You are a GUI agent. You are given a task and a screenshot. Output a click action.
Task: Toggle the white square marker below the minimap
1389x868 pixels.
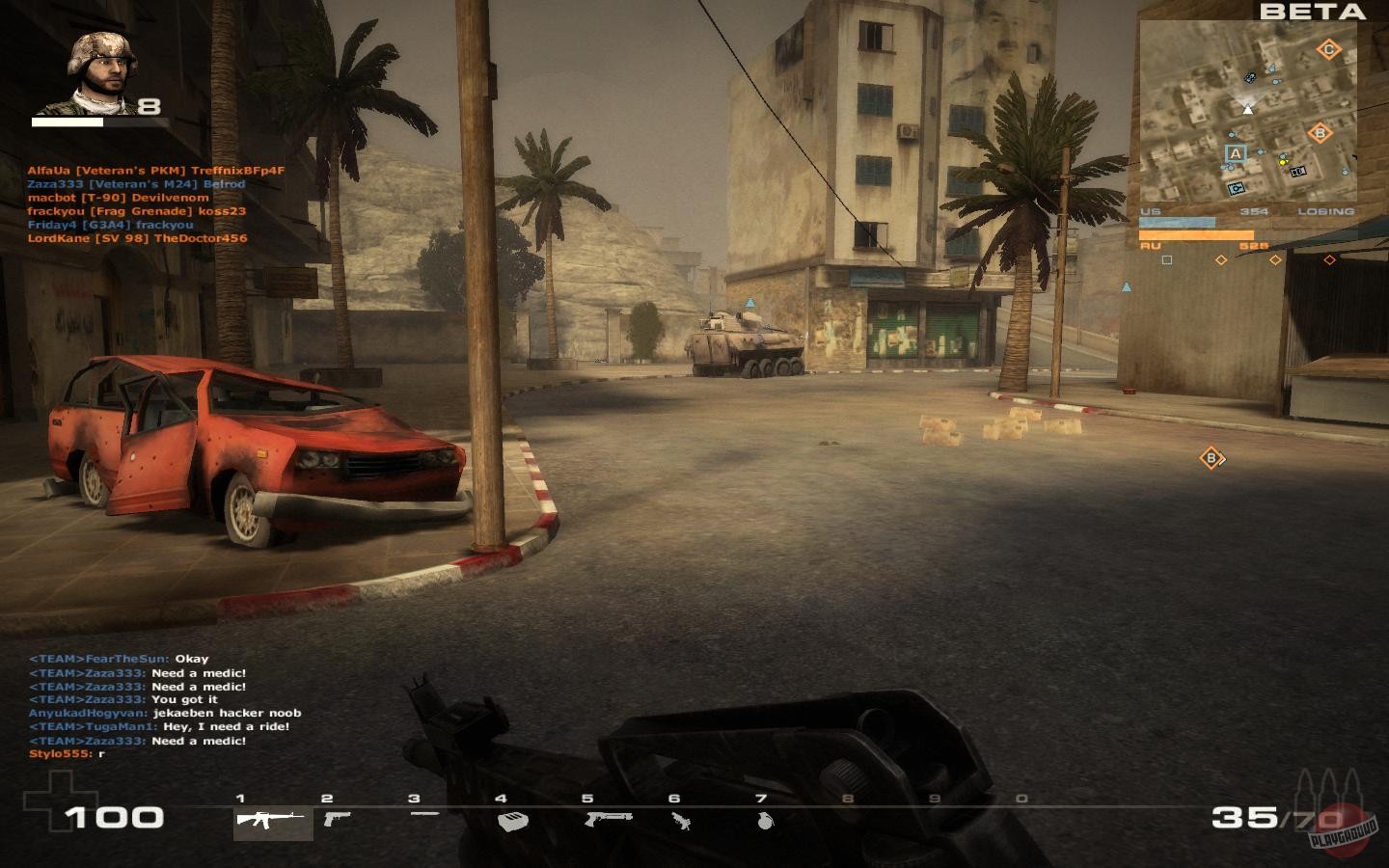pos(1165,260)
